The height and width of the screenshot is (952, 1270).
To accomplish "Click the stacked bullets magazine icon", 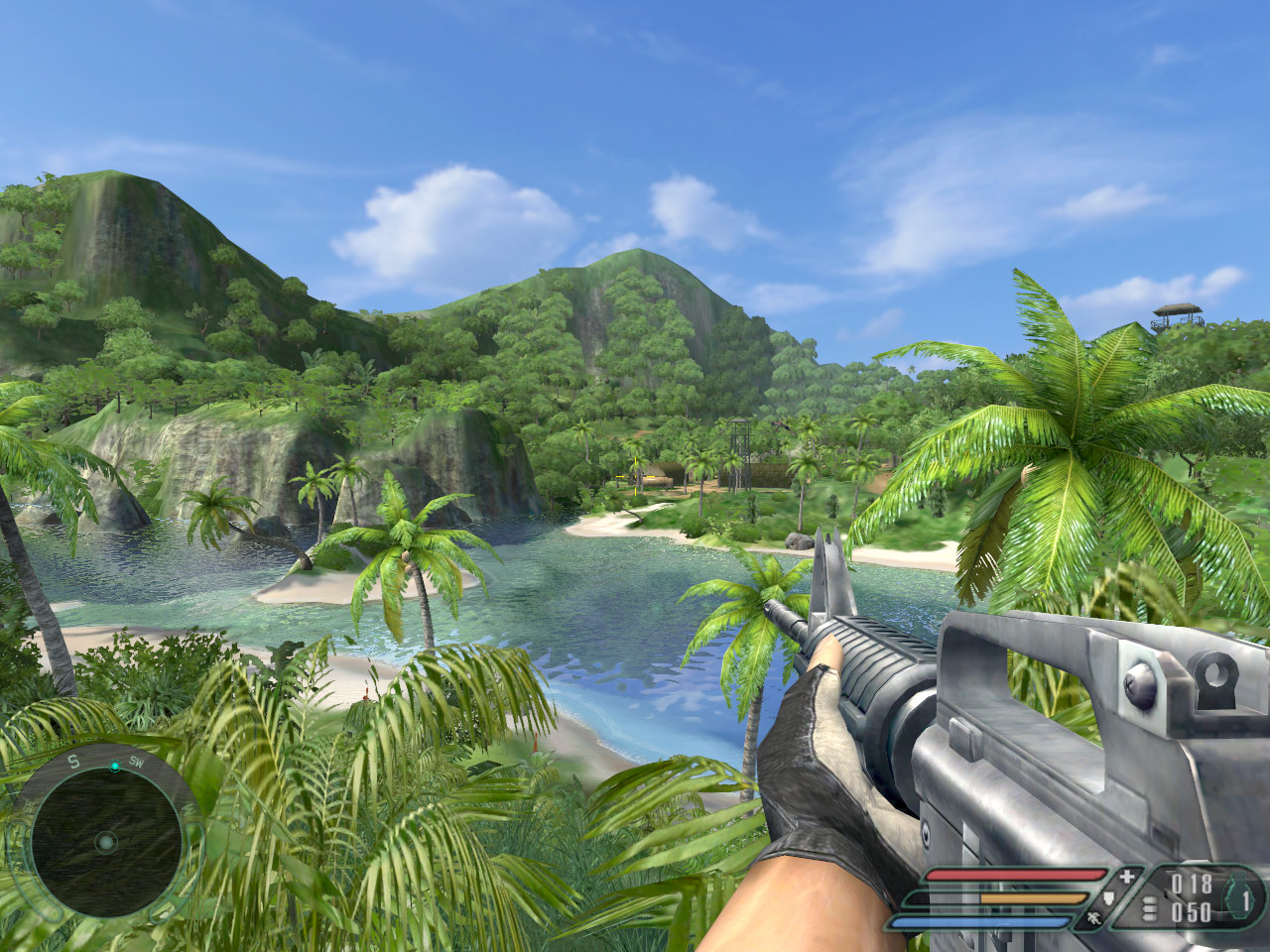I will click(x=1150, y=909).
